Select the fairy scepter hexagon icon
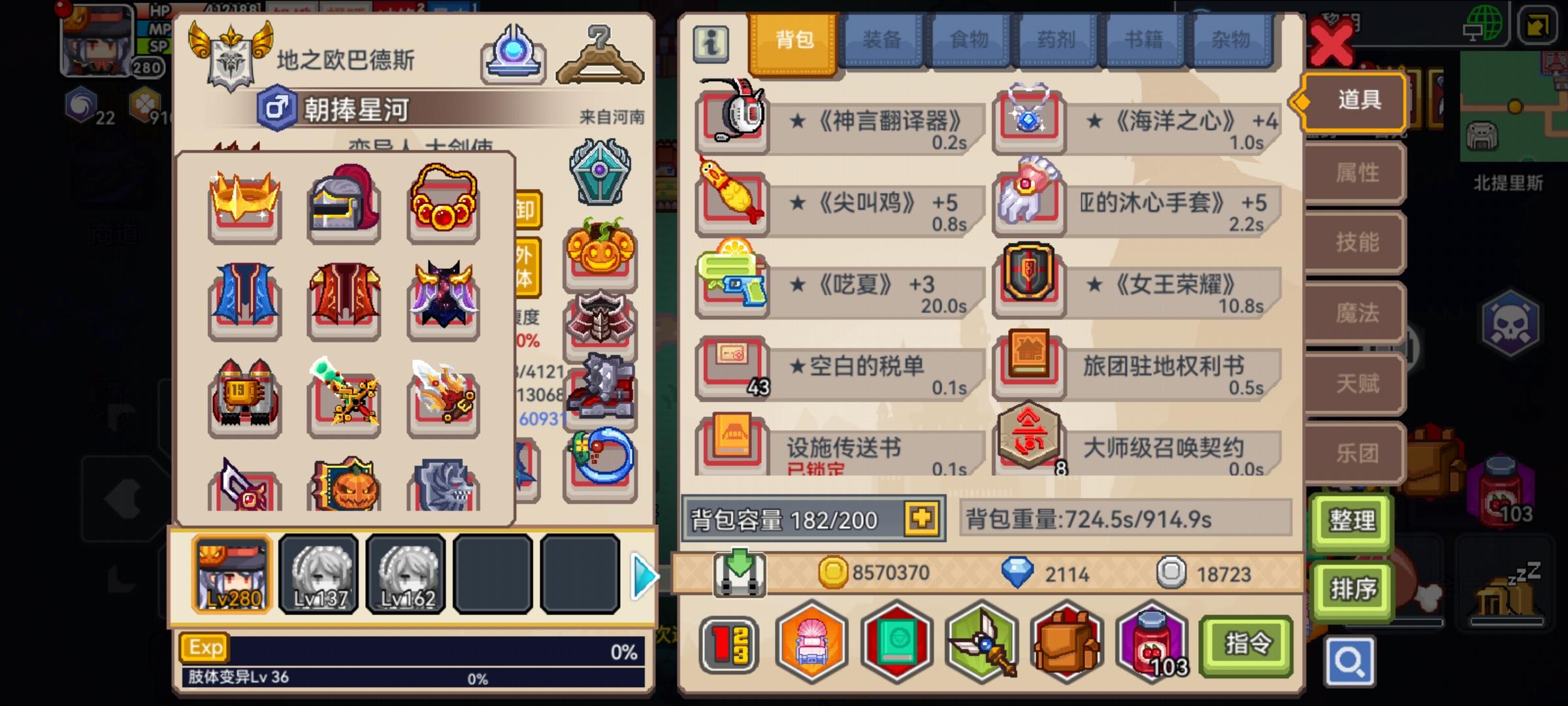 982,644
